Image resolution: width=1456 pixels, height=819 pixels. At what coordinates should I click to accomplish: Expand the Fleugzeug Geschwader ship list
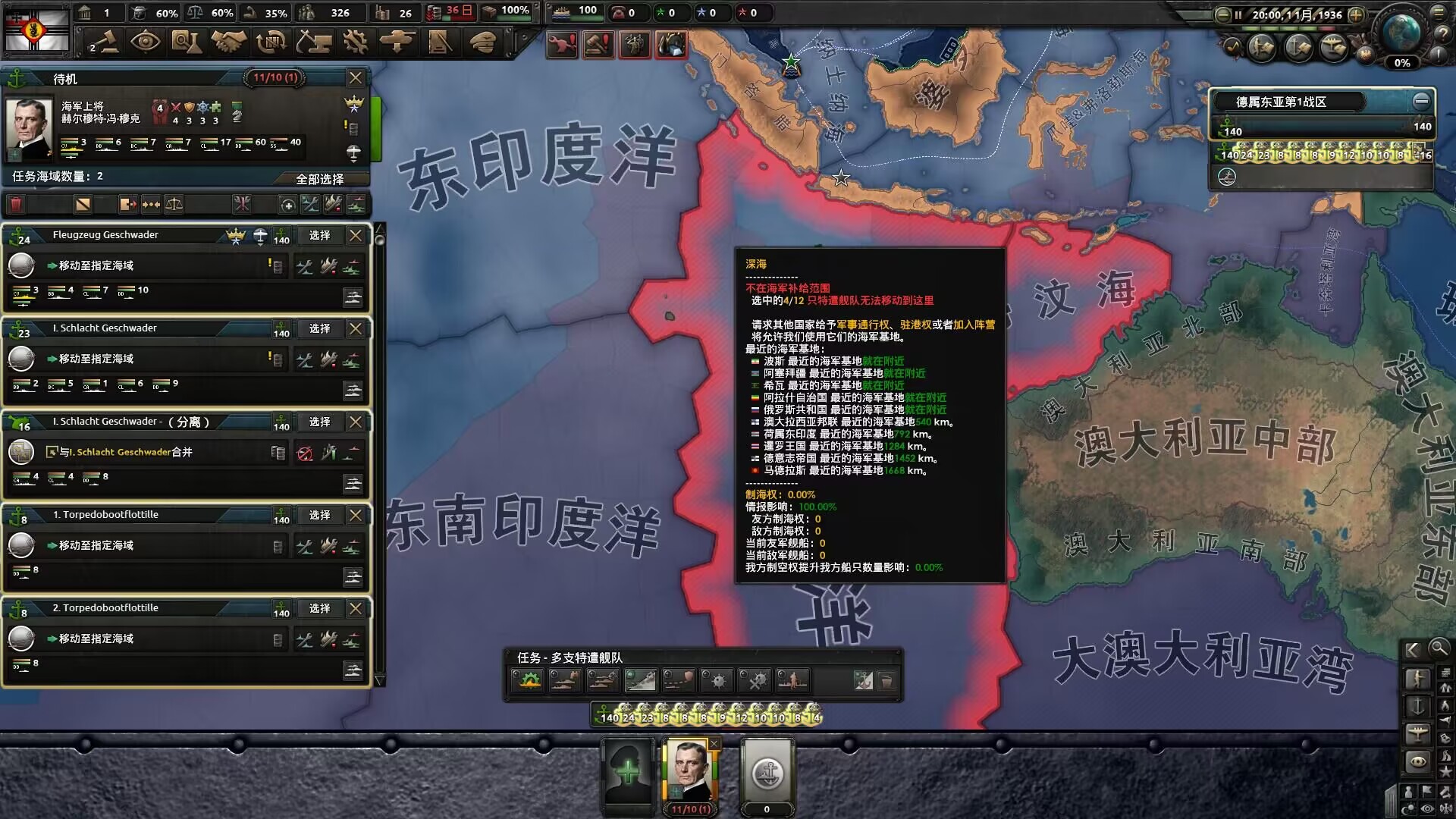coord(353,297)
